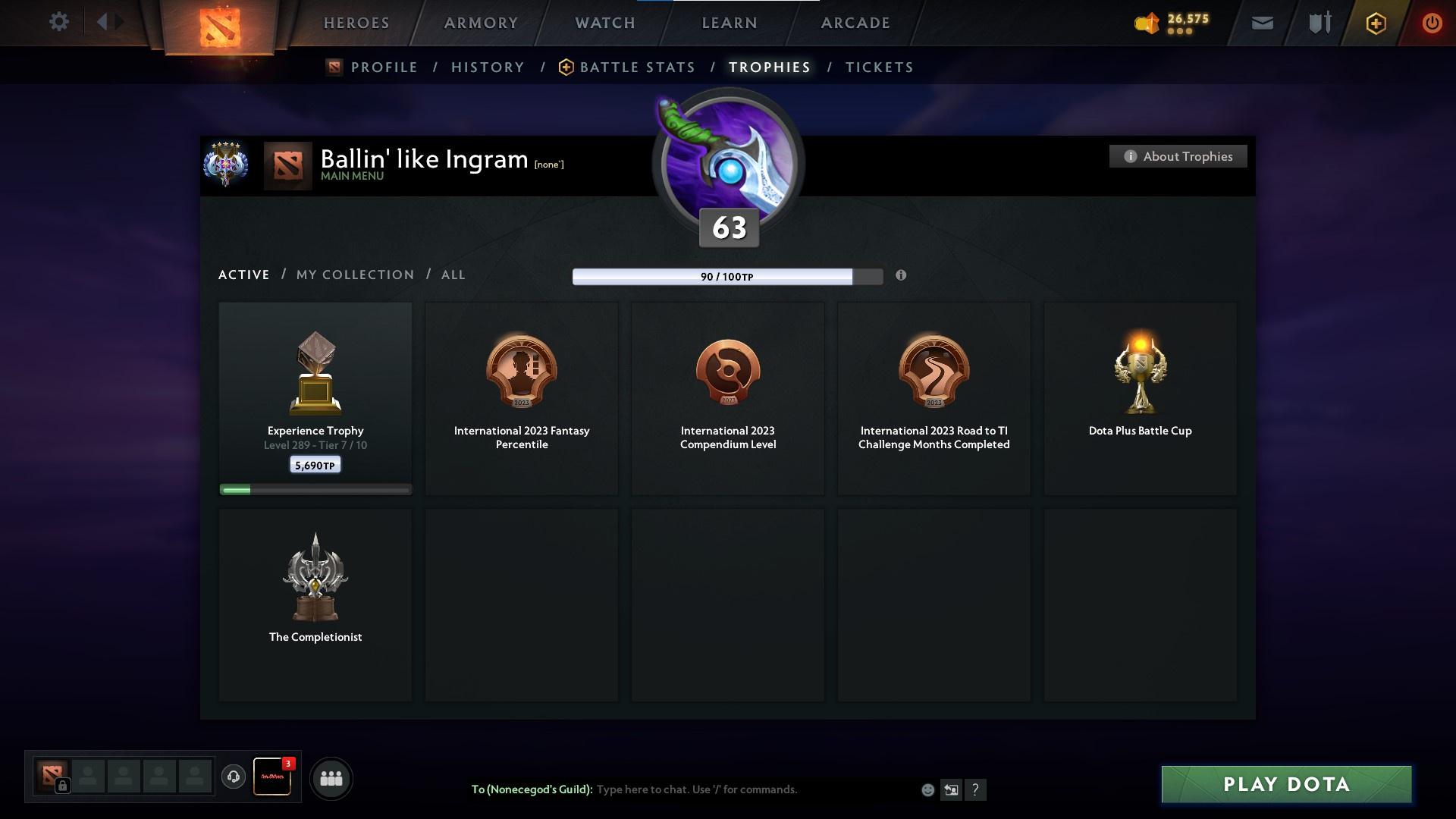Open the friends list icon
Image resolution: width=1456 pixels, height=819 pixels.
point(331,778)
